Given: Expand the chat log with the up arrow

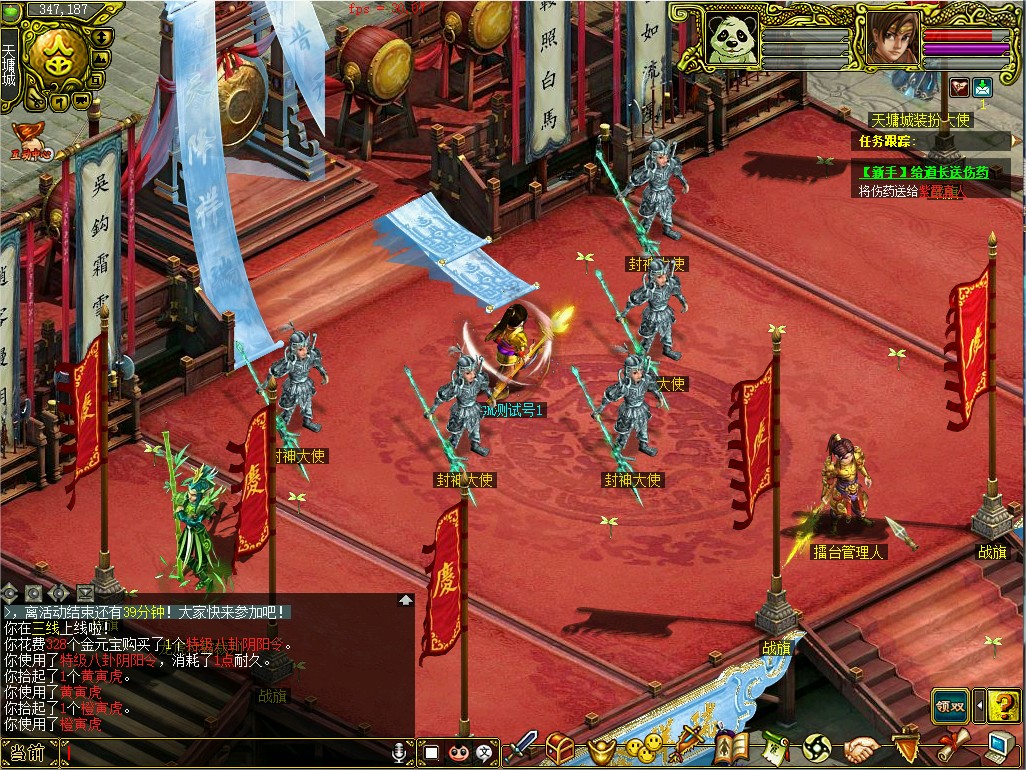Looking at the screenshot, I should coord(405,600).
